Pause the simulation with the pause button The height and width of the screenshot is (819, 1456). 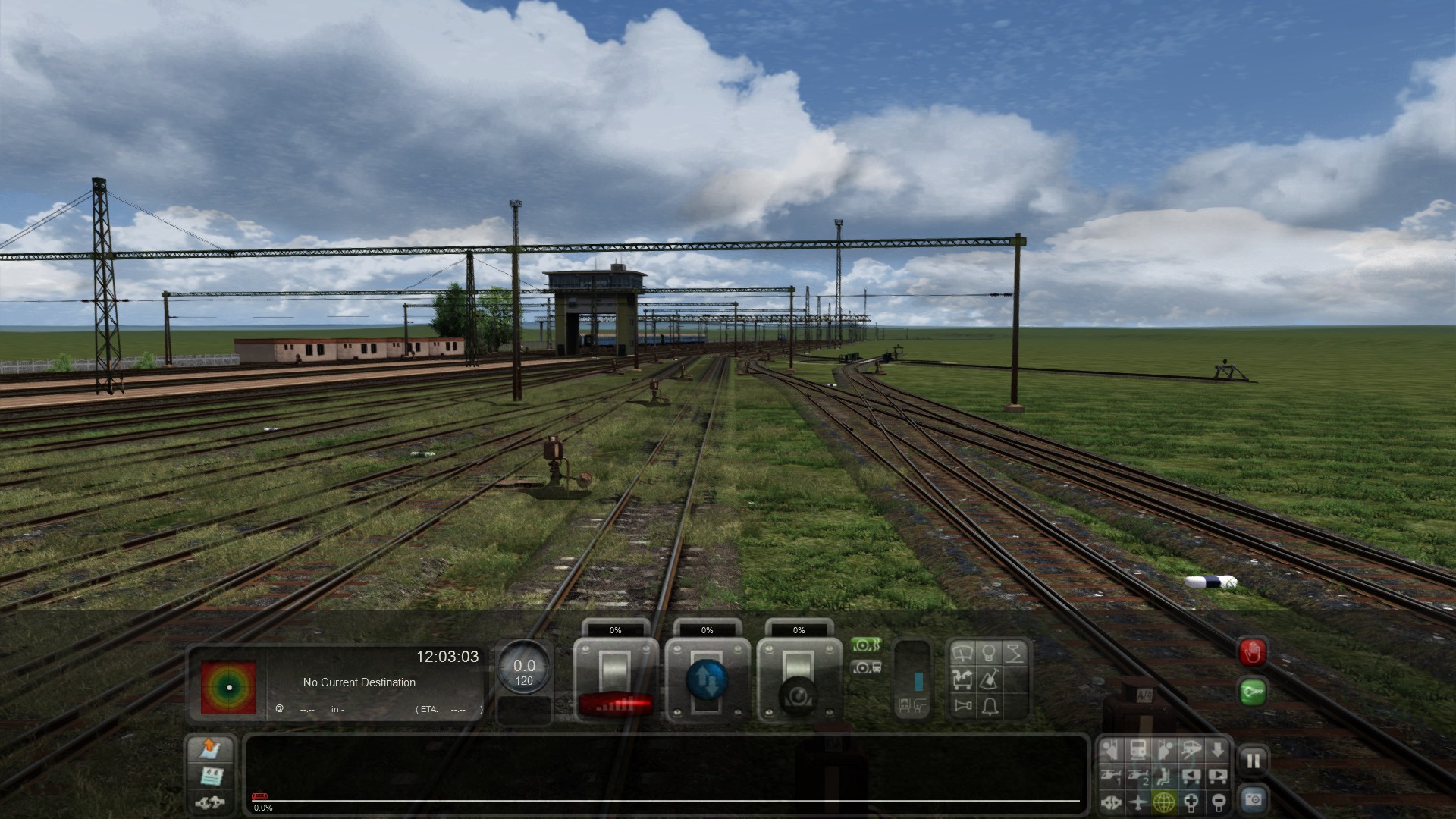(x=1253, y=761)
